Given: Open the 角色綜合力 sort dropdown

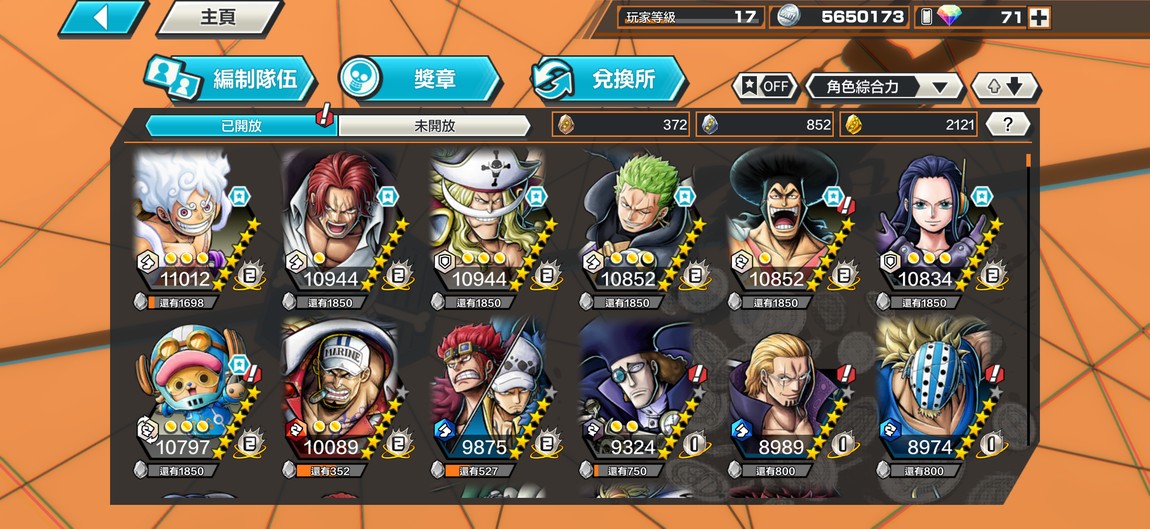Looking at the screenshot, I should pyautogui.click(x=884, y=87).
